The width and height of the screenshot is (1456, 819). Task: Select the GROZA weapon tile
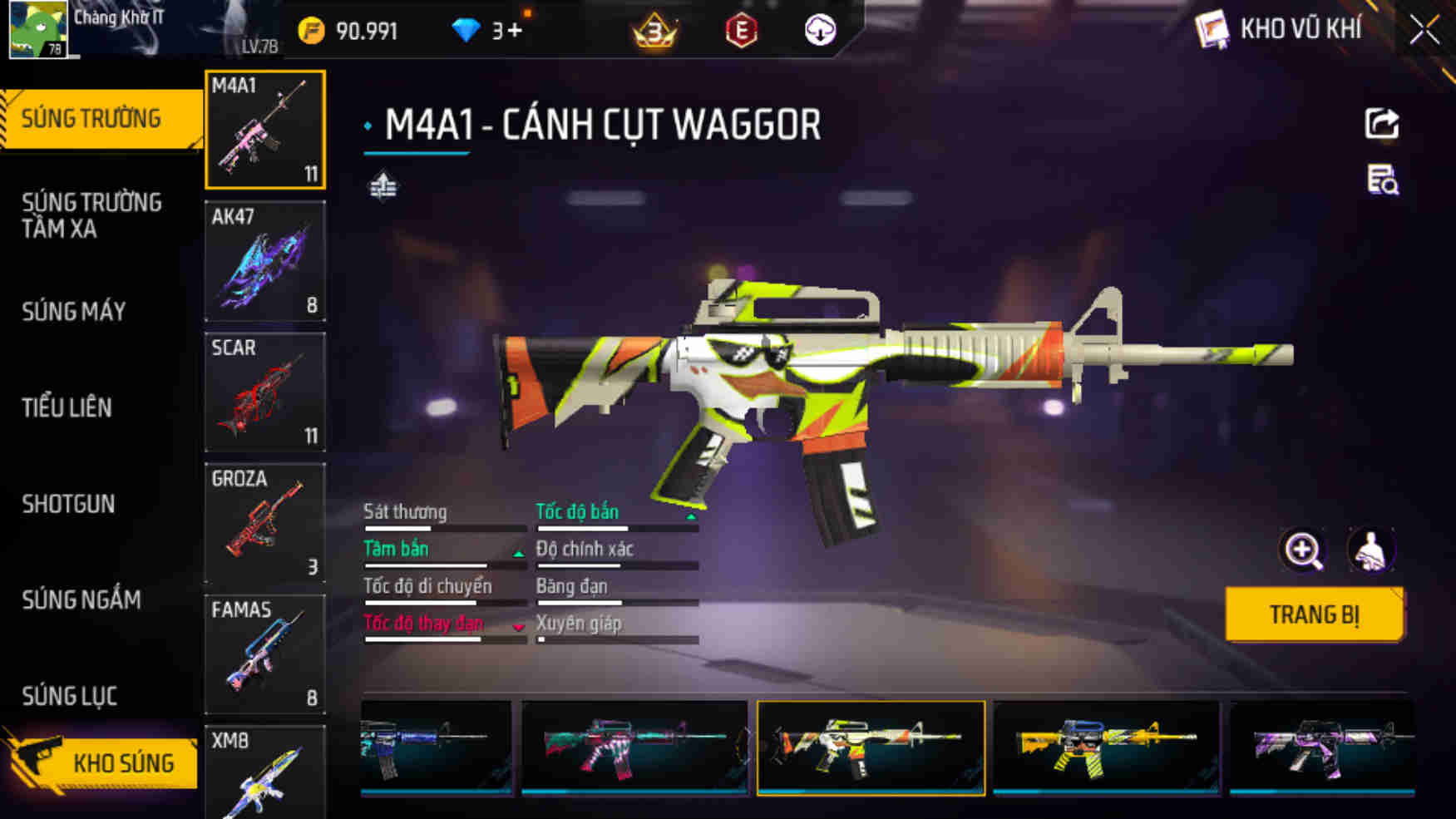265,523
